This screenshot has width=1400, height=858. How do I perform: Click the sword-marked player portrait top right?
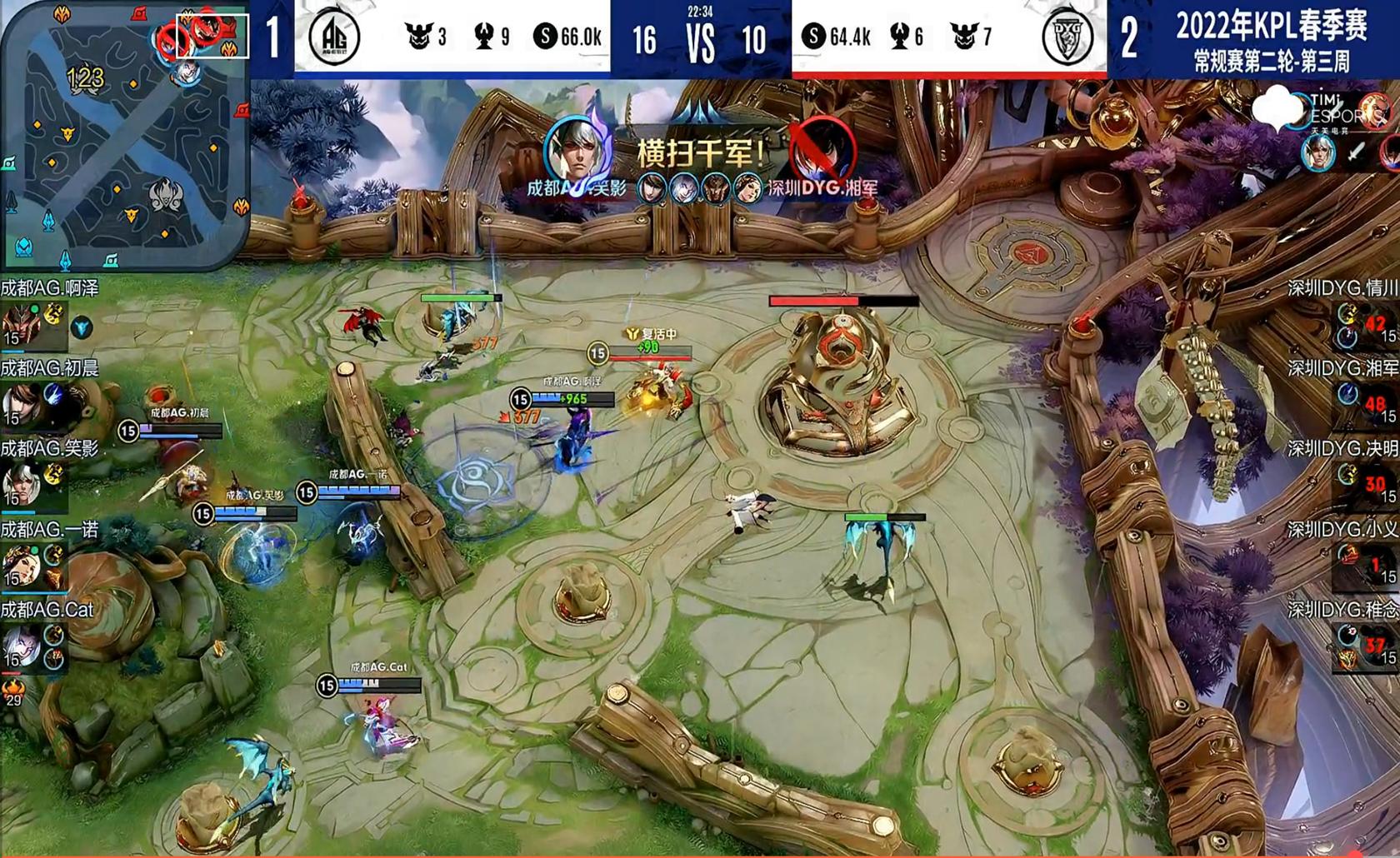[1319, 154]
